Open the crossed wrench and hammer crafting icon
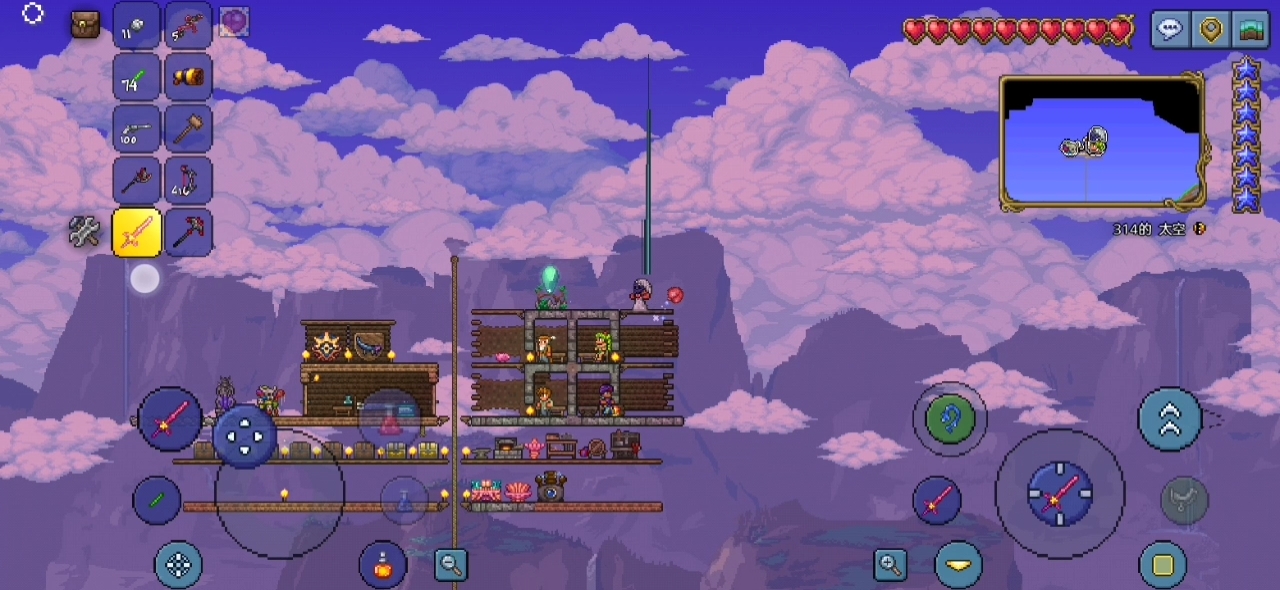 (x=85, y=232)
